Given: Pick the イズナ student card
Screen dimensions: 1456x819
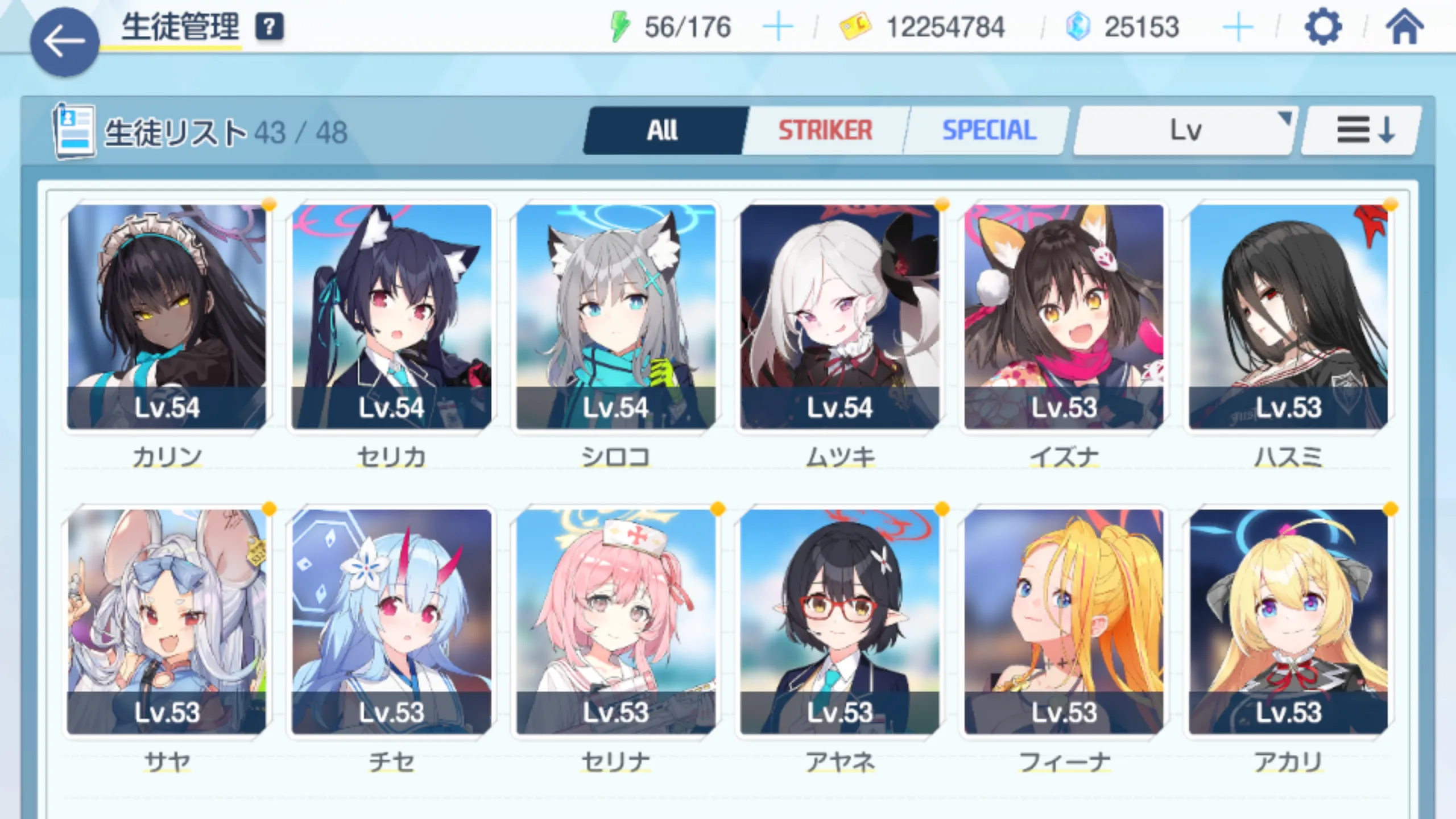Looking at the screenshot, I should [x=1064, y=316].
